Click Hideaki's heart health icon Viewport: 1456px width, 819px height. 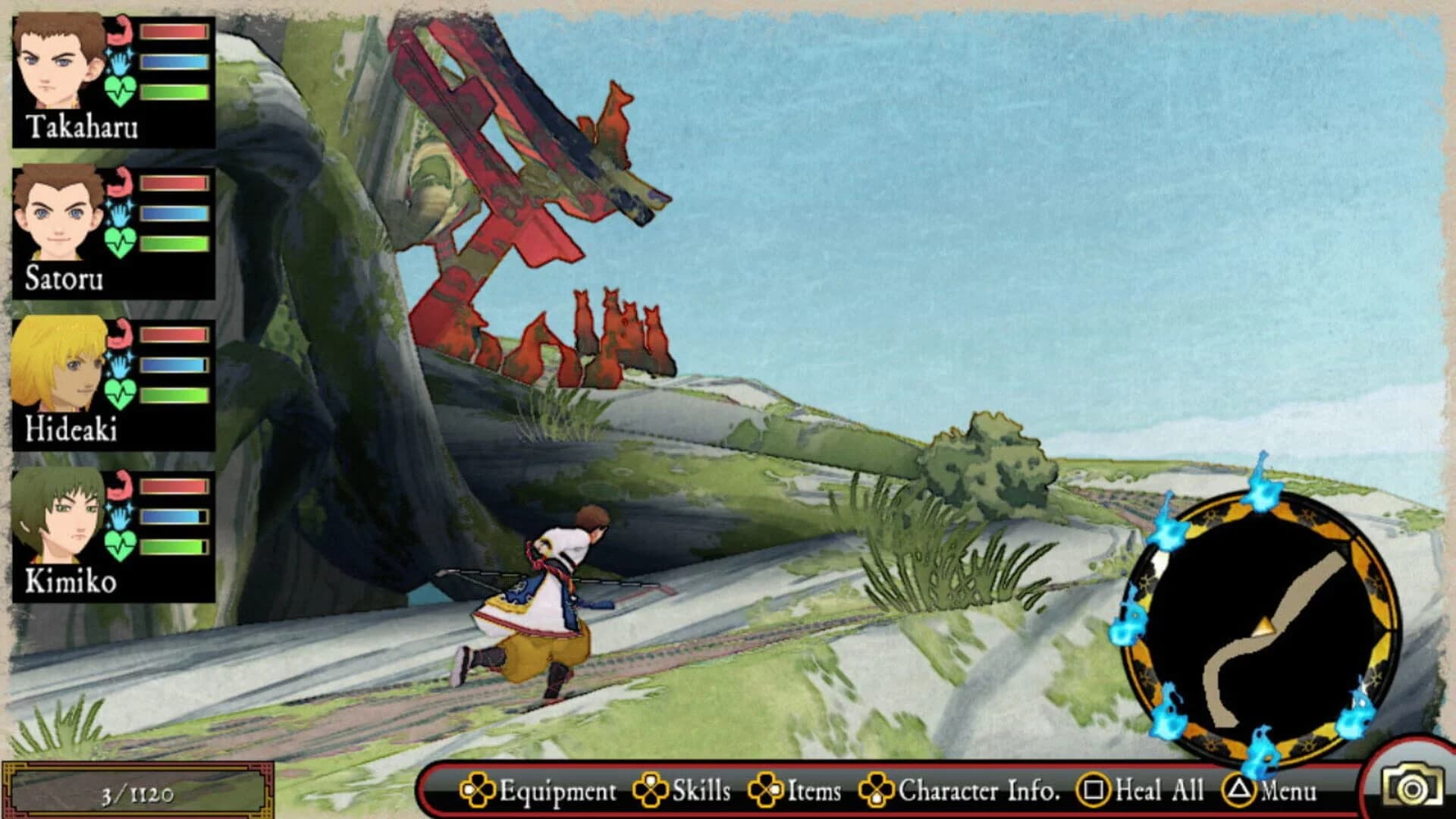122,394
